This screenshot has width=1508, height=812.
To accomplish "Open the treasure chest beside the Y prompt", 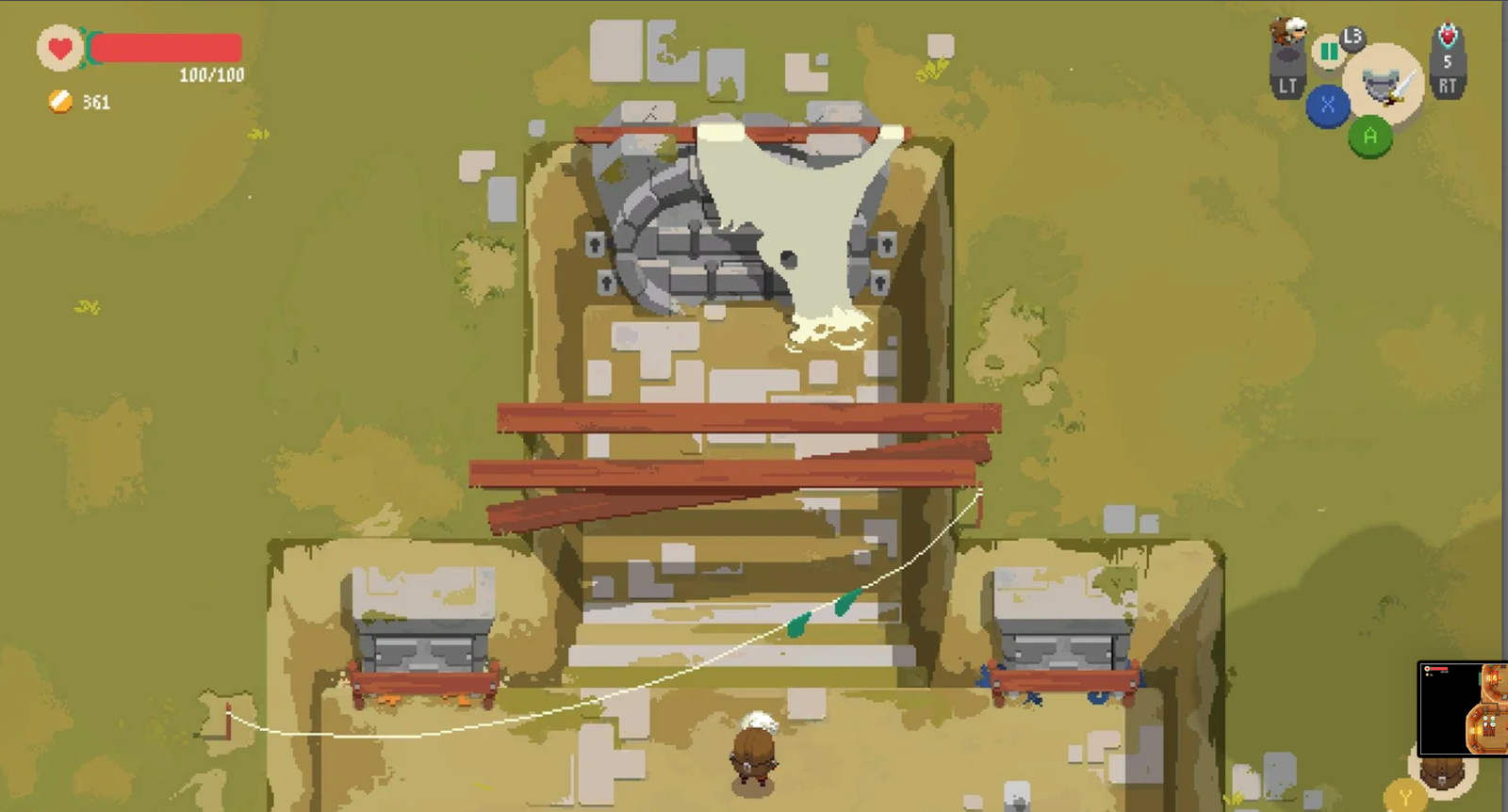I will [x=1442, y=774].
